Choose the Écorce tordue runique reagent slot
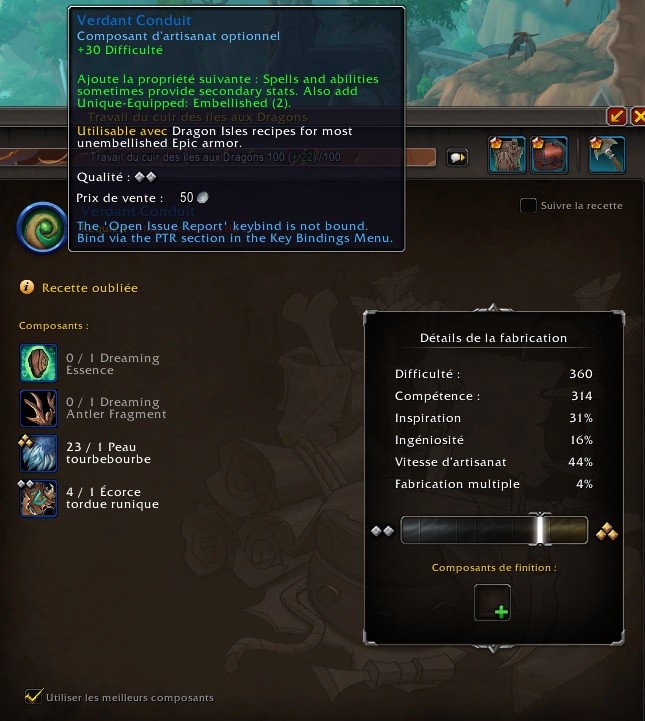Viewport: 645px width, 721px height. [x=39, y=497]
